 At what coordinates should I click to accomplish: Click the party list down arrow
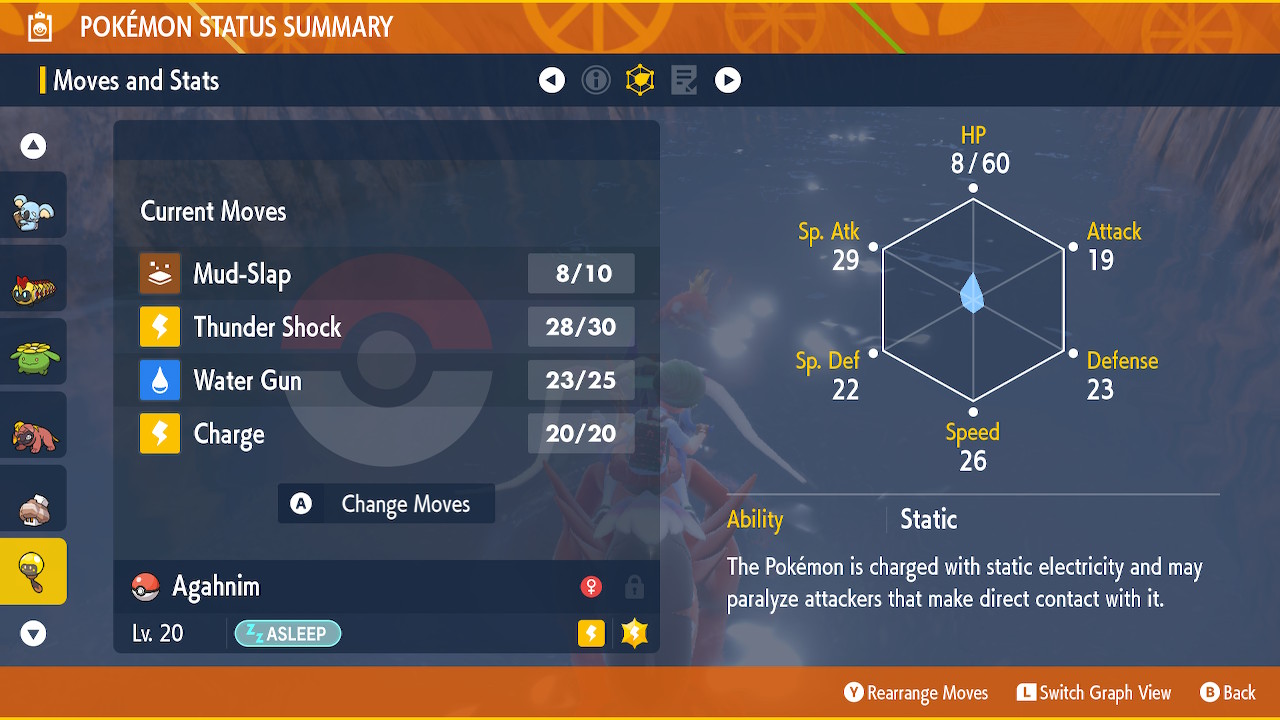(33, 633)
